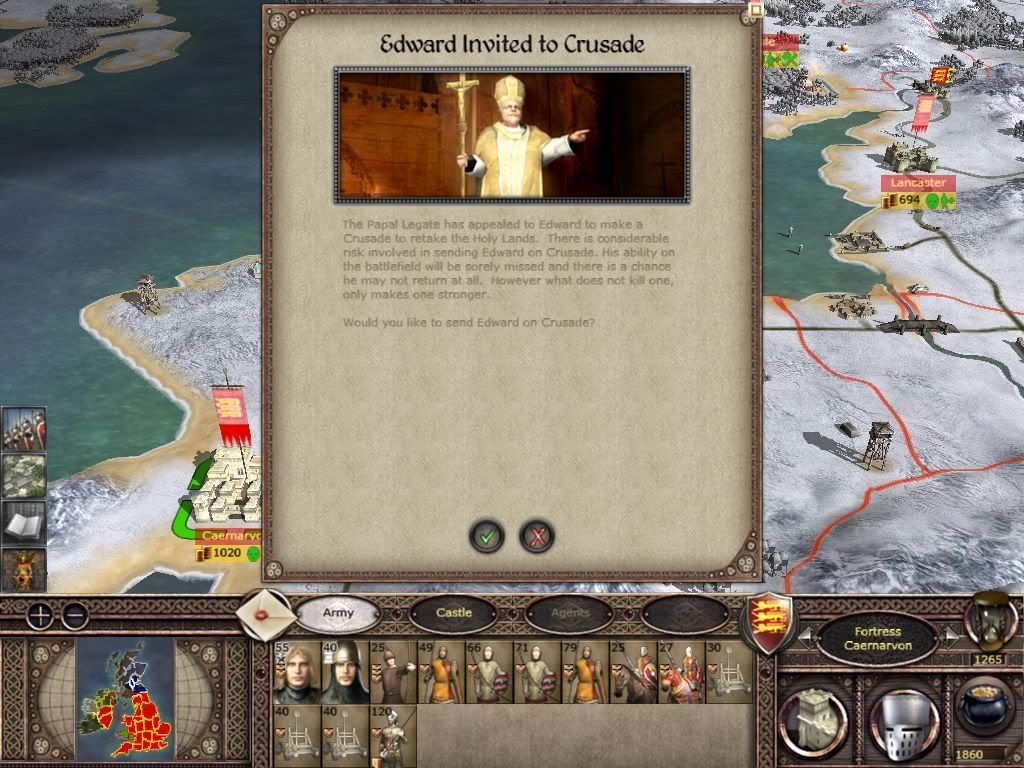
Task: Open the Castle tab
Action: coord(454,613)
